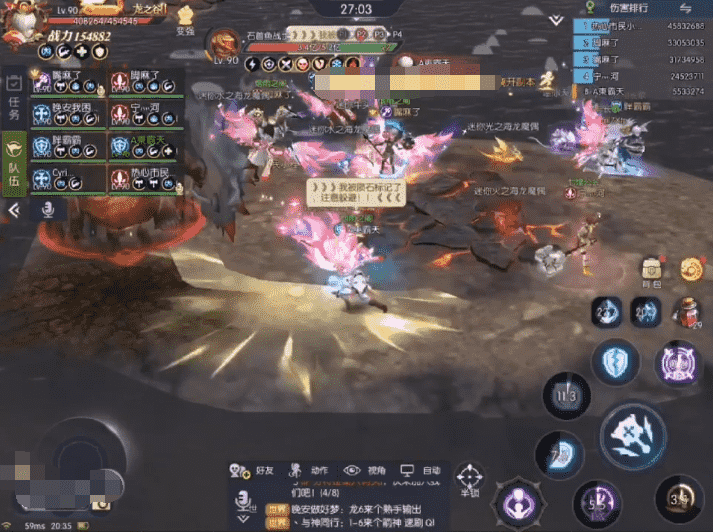The height and width of the screenshot is (532, 713).
Task: Change the 视角 camera view
Action: [364, 471]
